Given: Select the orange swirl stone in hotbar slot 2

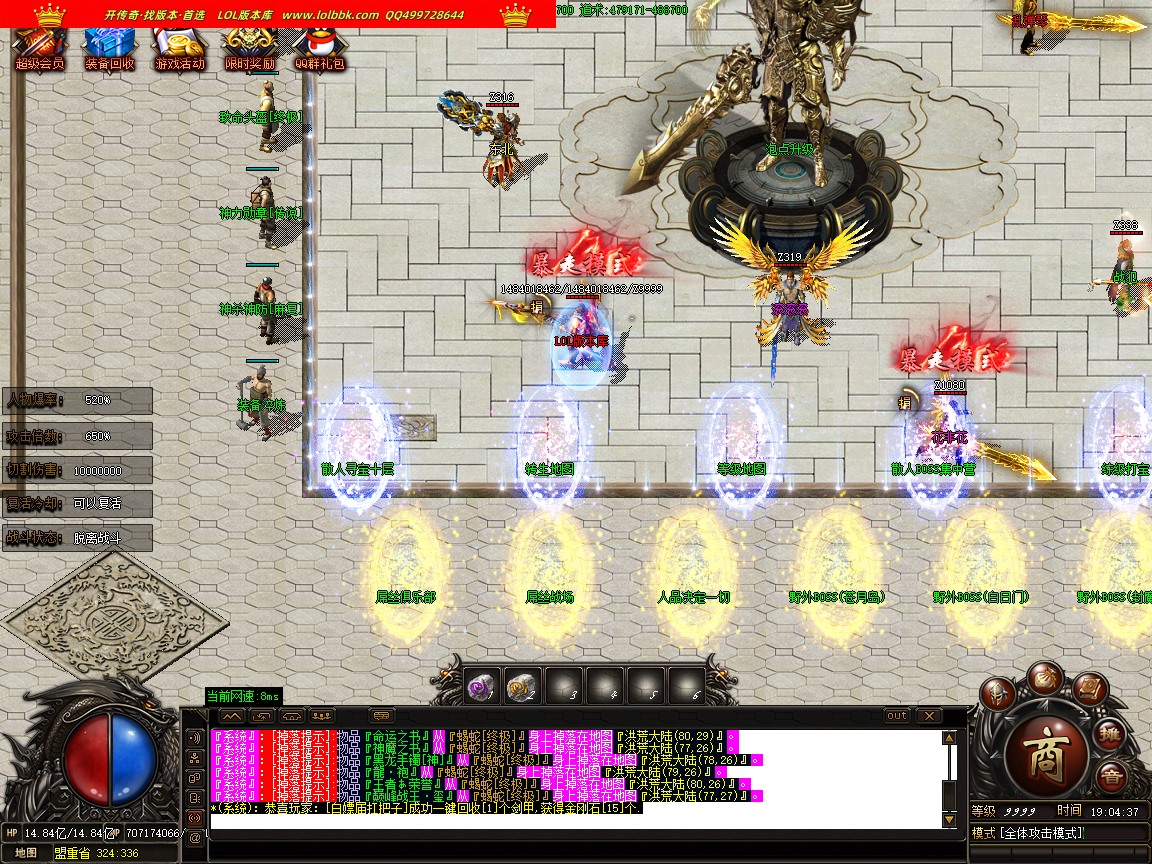Looking at the screenshot, I should point(521,686).
